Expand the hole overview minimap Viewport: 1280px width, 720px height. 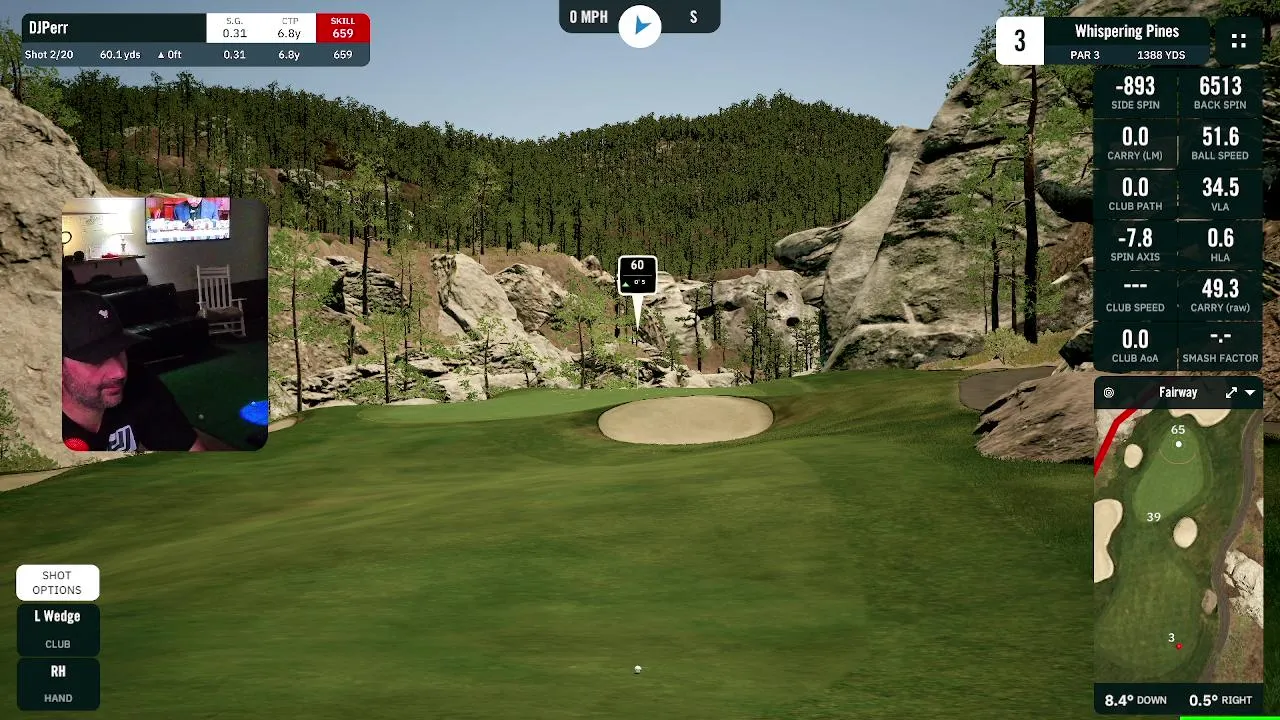click(x=1231, y=393)
